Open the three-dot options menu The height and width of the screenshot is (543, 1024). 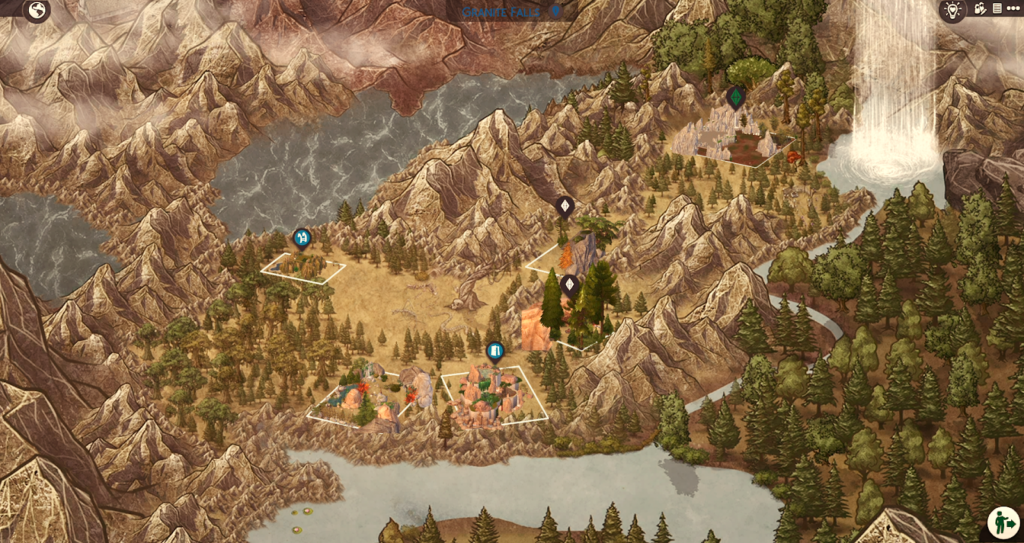1014,8
